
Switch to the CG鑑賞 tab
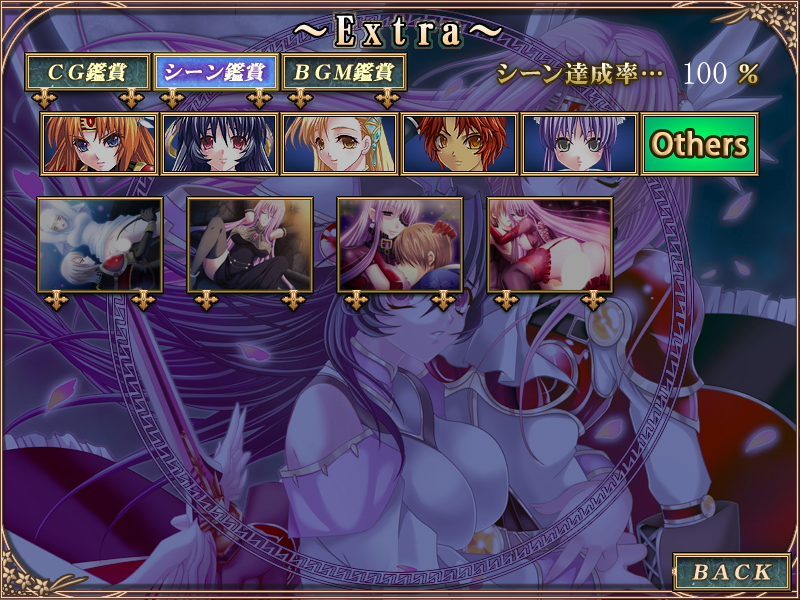pos(88,72)
